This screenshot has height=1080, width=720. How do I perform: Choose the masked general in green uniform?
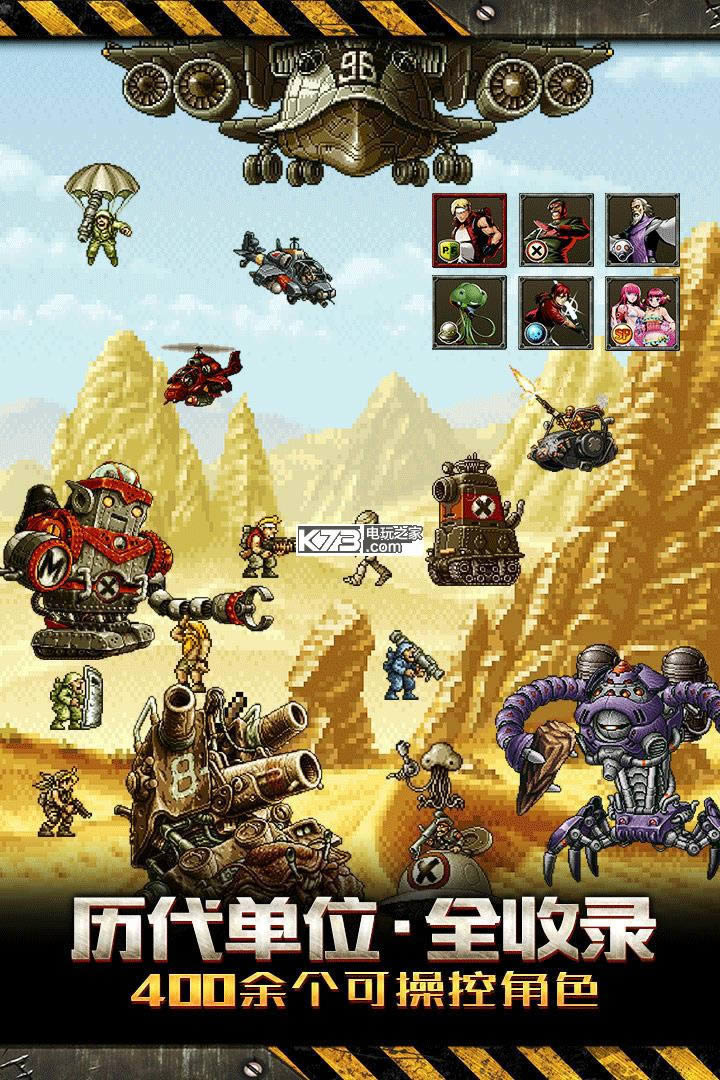coord(555,230)
